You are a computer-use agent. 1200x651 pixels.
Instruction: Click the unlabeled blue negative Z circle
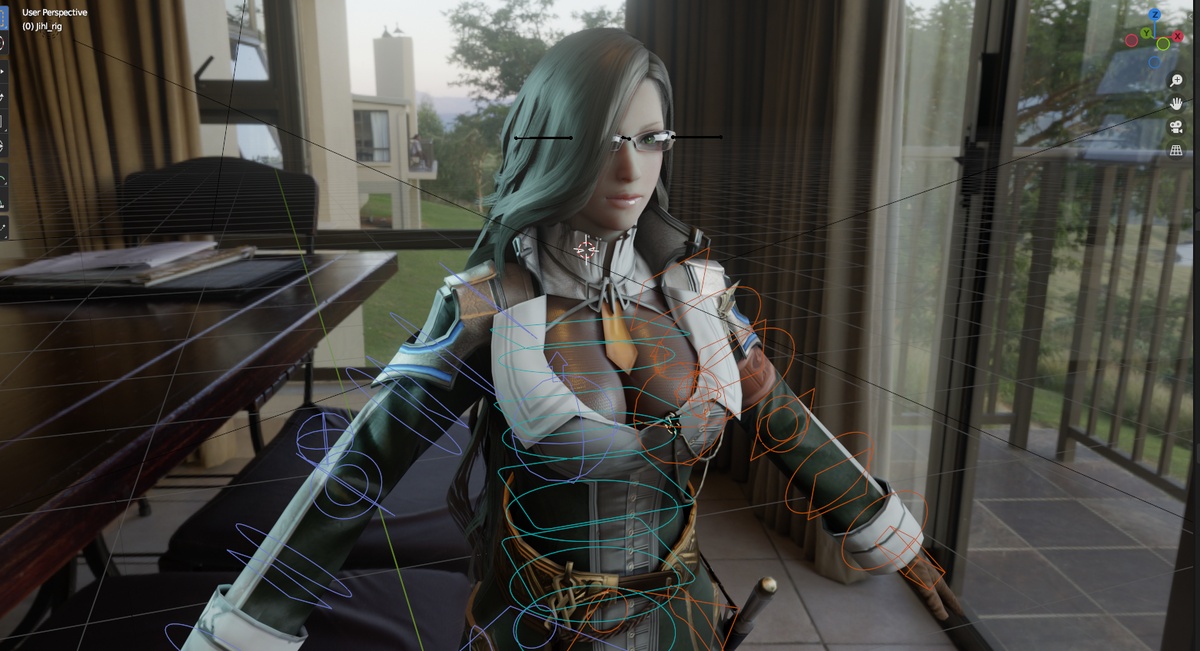(1154, 62)
